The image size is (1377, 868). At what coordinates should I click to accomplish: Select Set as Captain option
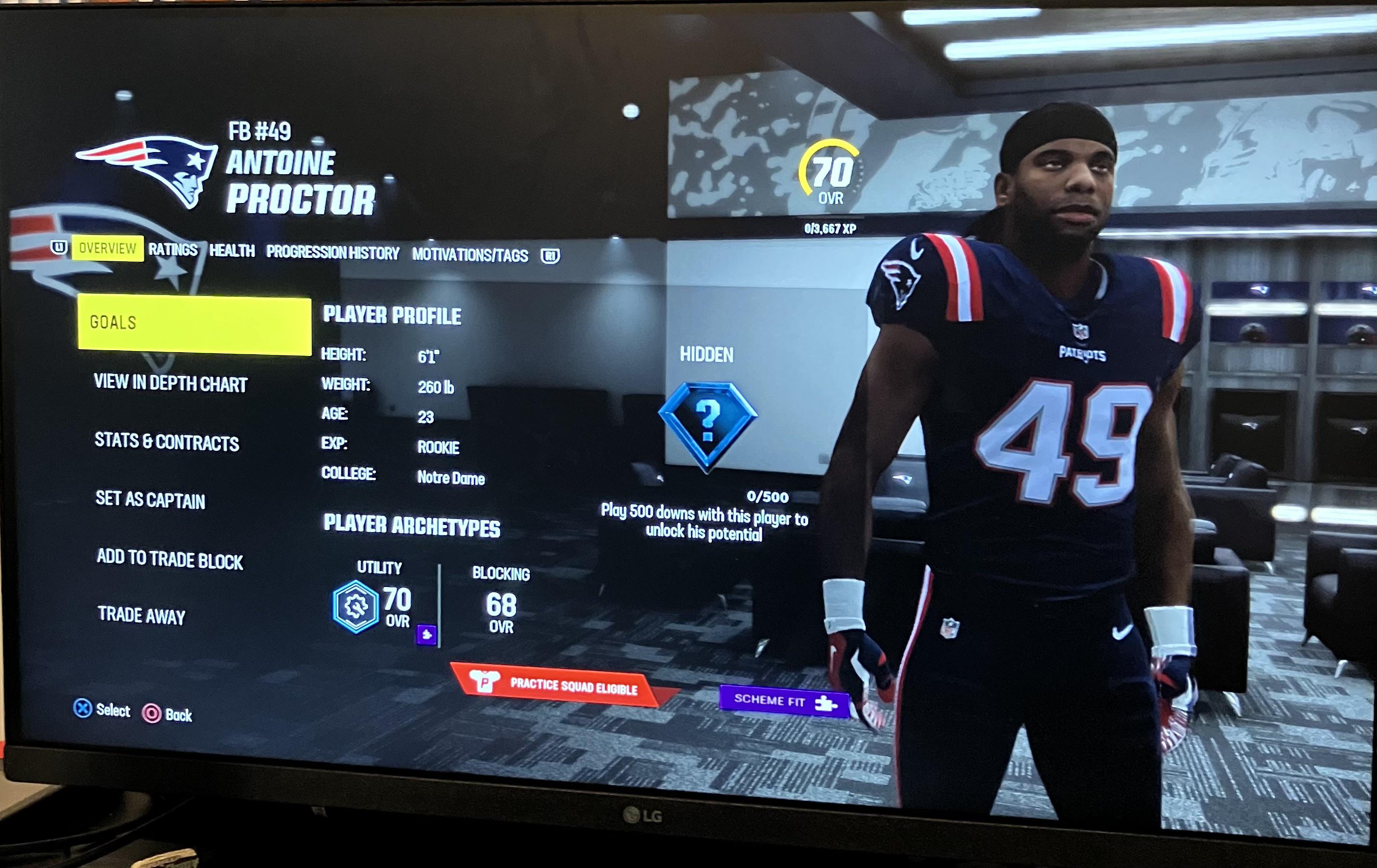point(150,500)
